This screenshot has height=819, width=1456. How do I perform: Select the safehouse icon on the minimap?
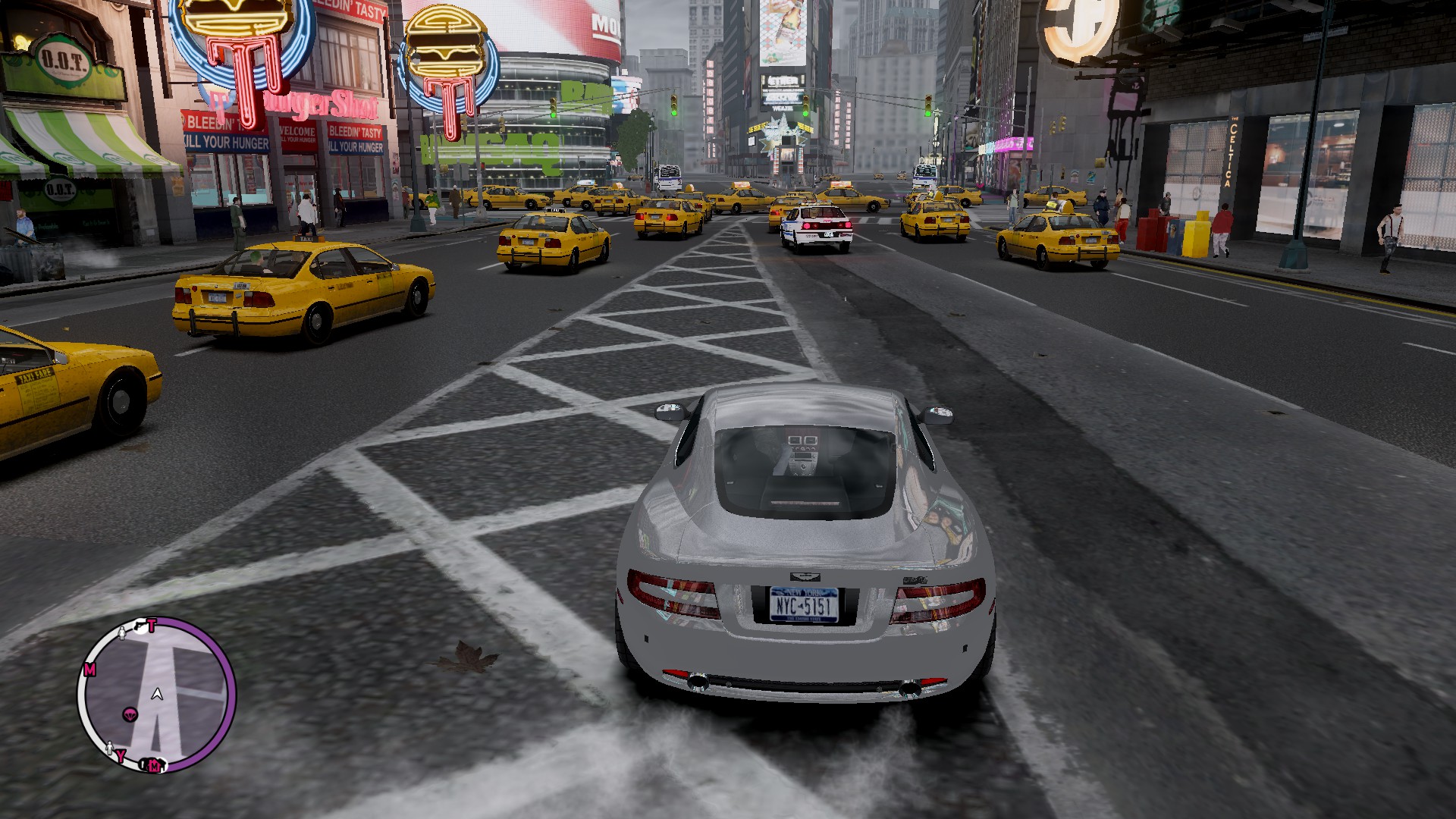(x=154, y=764)
